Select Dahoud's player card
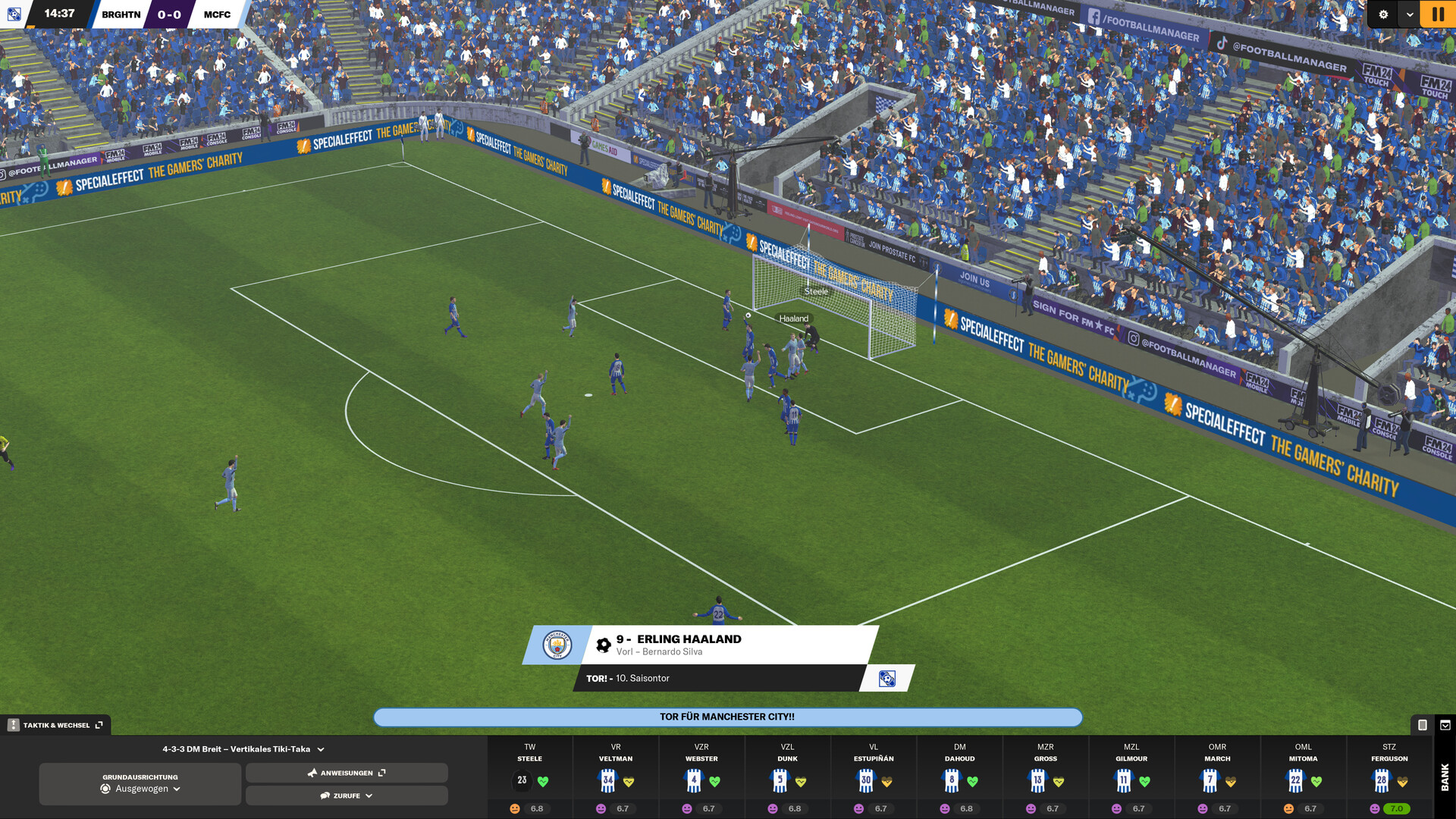The width and height of the screenshot is (1456, 819). (x=959, y=777)
